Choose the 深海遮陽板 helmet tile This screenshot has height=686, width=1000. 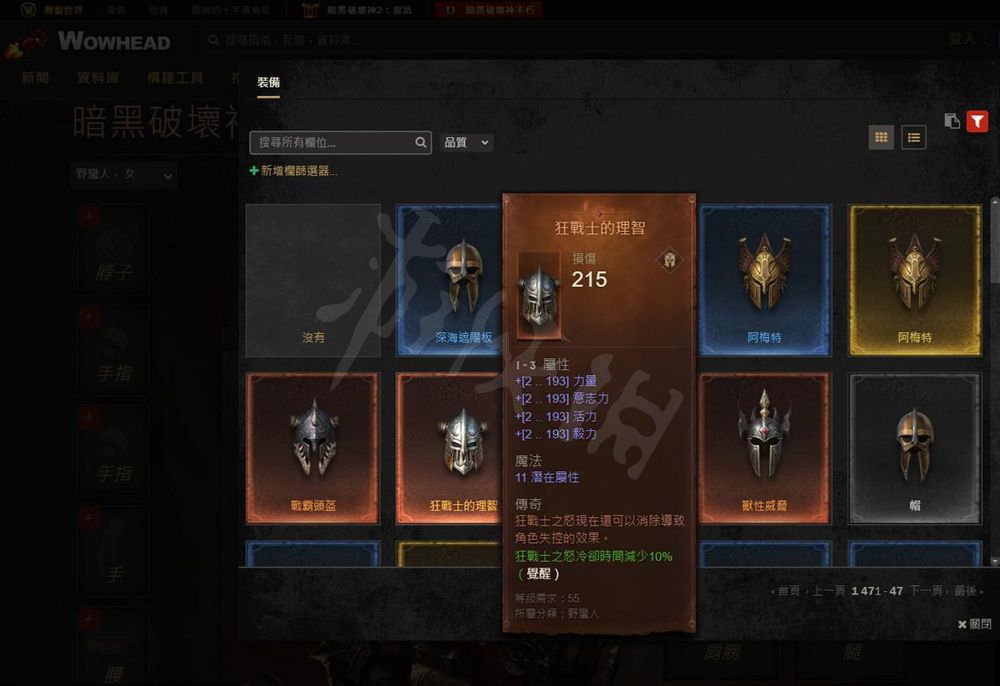click(450, 280)
